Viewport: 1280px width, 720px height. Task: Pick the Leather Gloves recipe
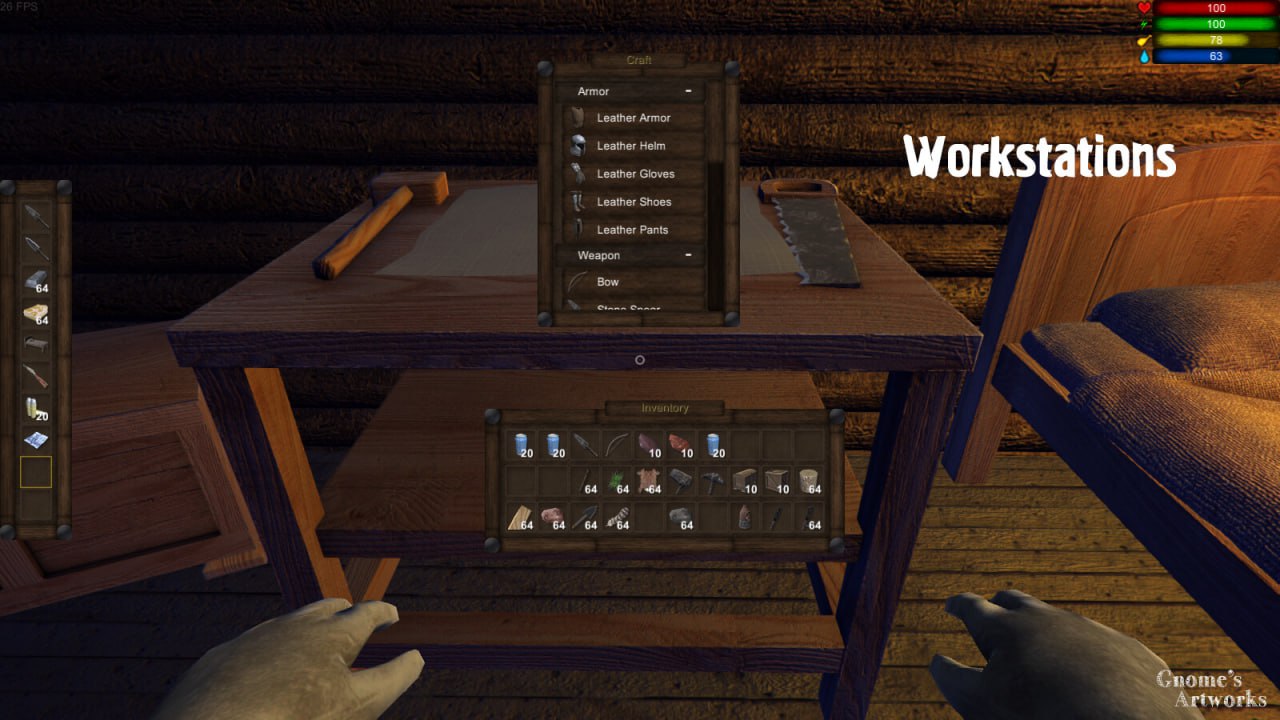(635, 174)
